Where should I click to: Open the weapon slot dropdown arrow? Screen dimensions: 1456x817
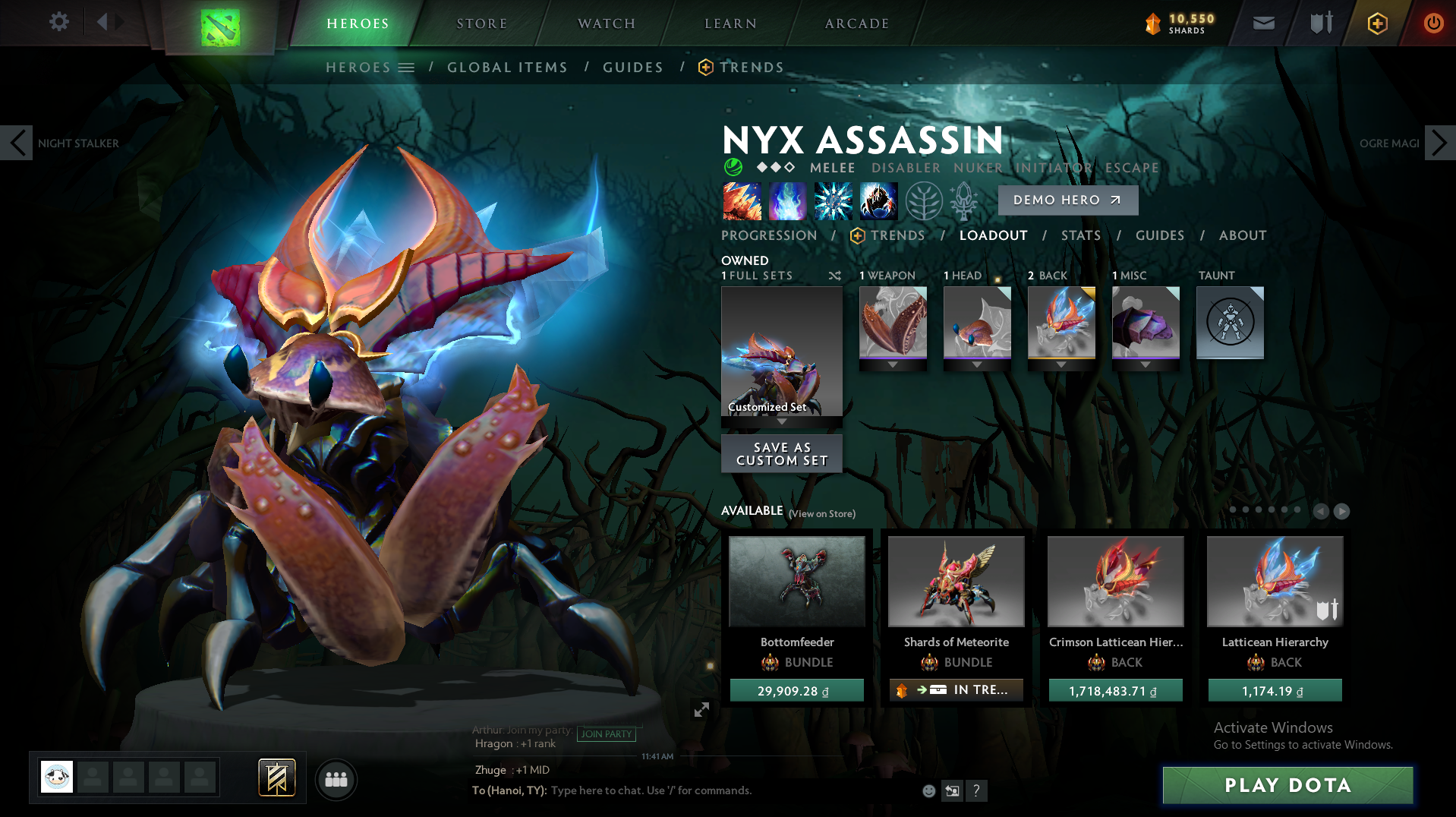pos(893,364)
